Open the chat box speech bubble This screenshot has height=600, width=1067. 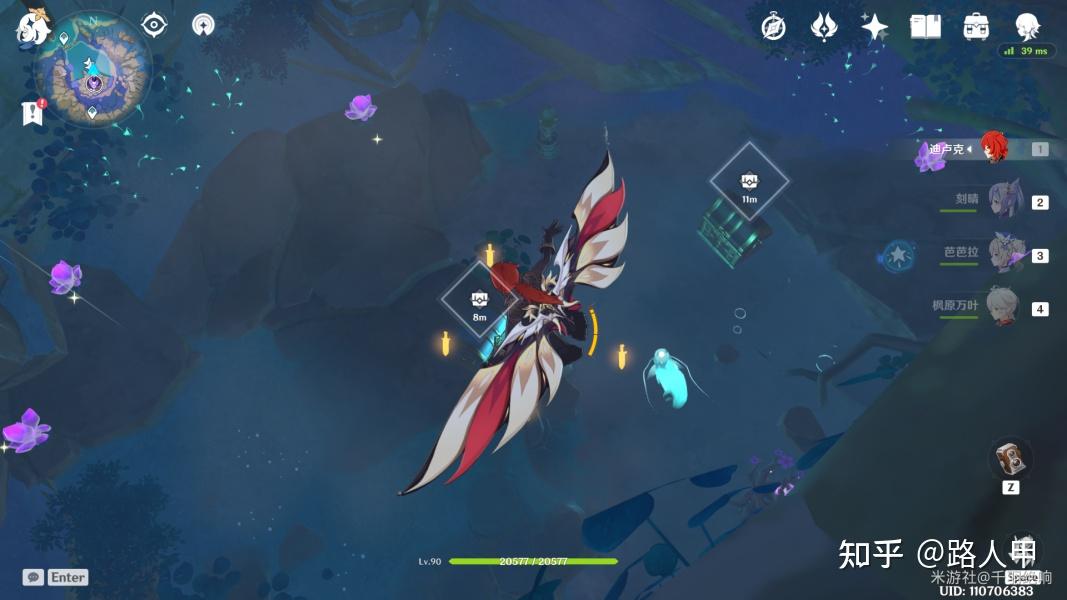coord(33,577)
